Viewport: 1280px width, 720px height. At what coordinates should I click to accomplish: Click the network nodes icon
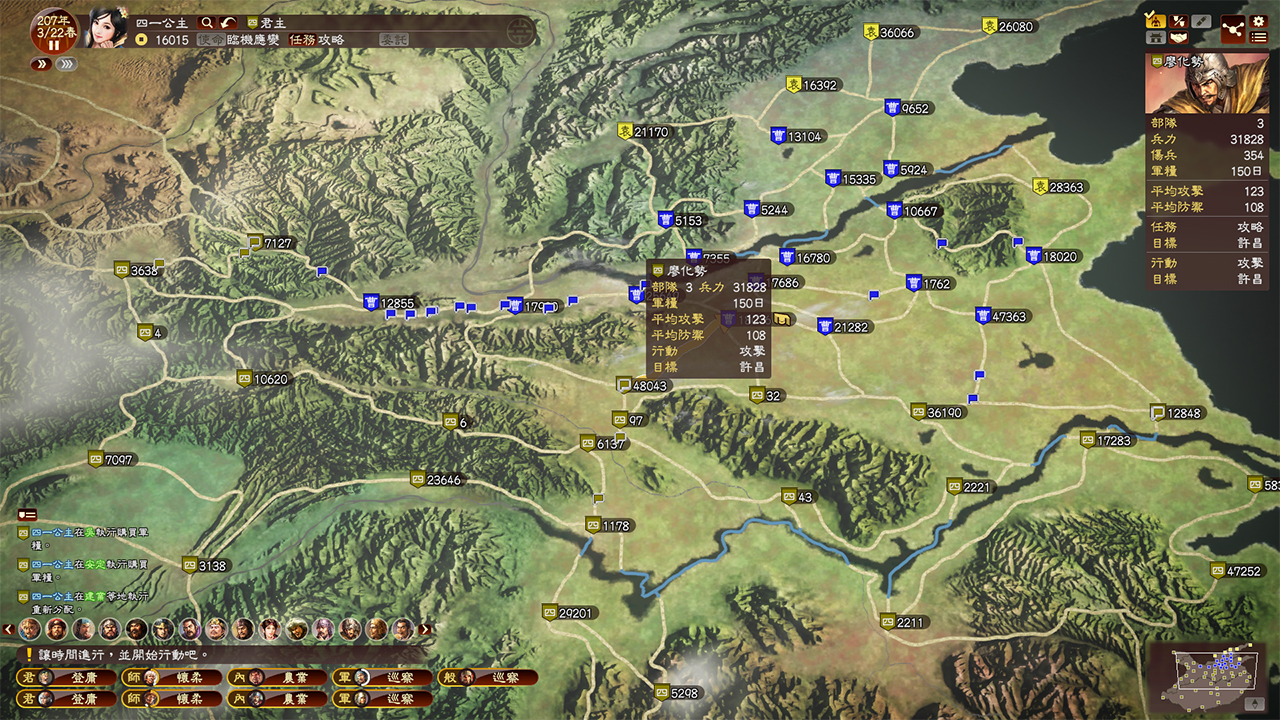1233,29
